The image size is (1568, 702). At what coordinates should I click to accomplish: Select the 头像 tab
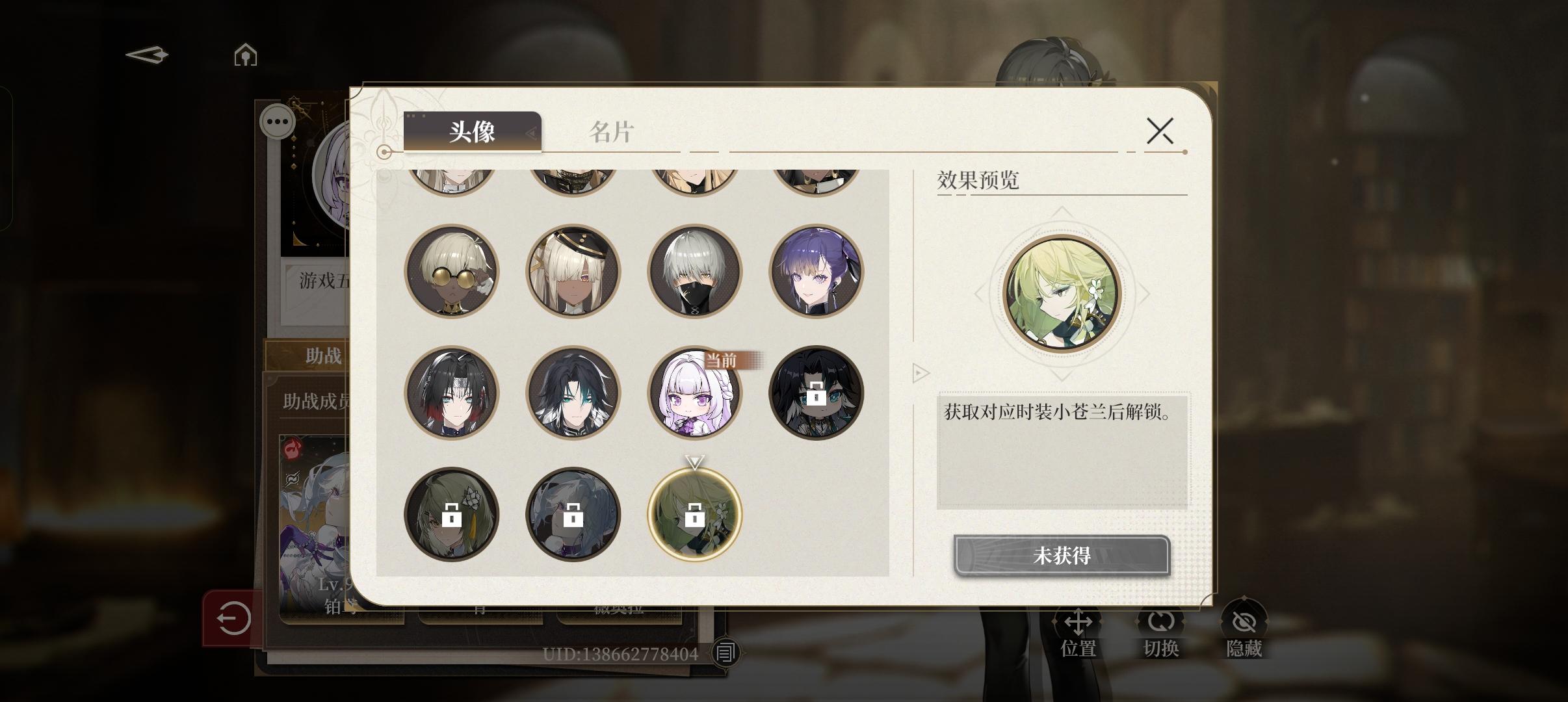[x=473, y=132]
